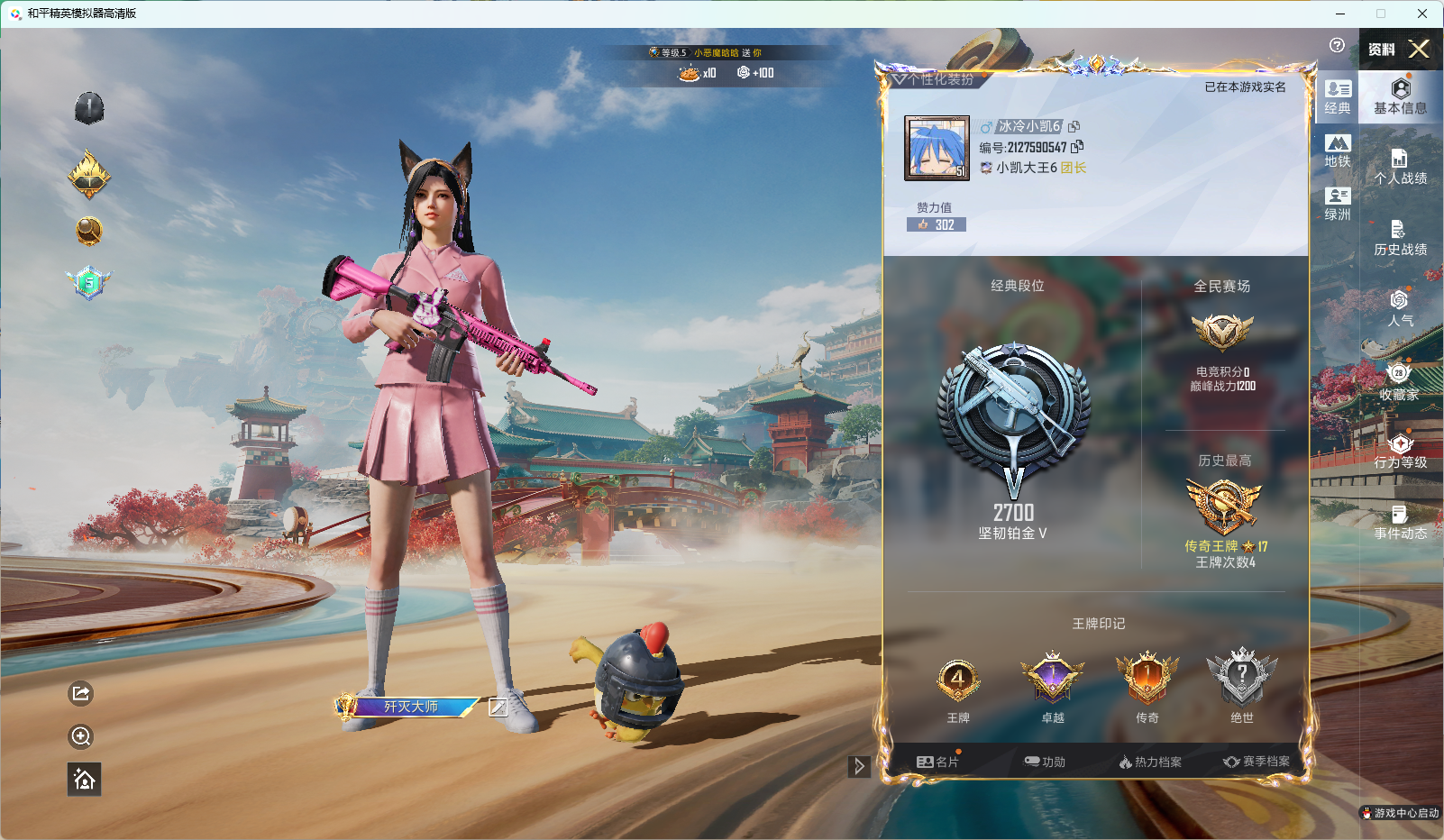1444x840 pixels.
Task: Open the 历史战绩 section
Action: 1400,239
